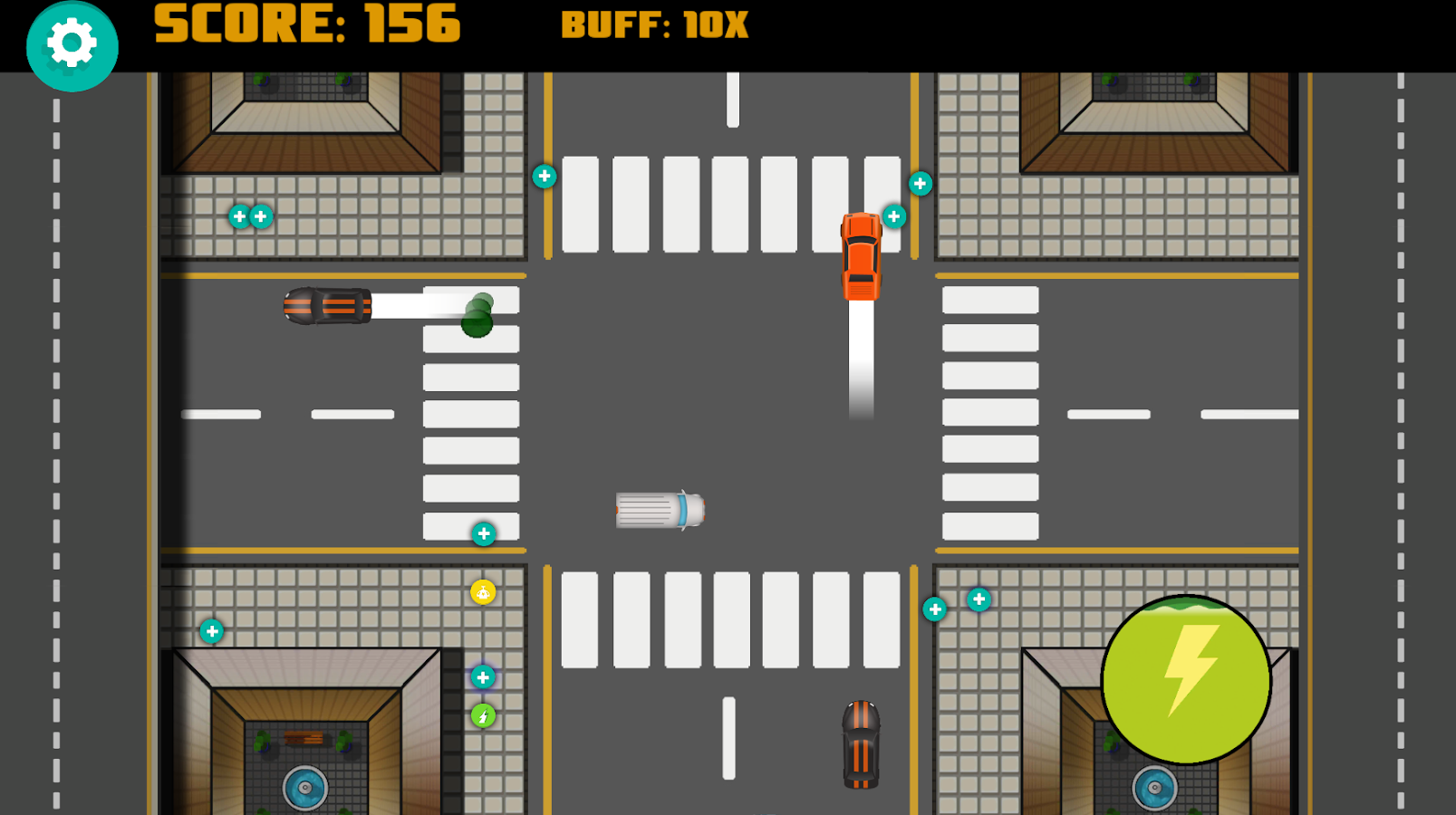Click the SCORE: 156 display

(x=306, y=25)
